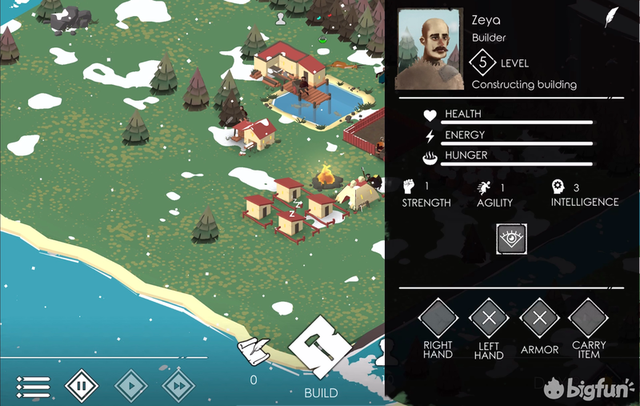The image size is (640, 406).
Task: Set game to normal play speed
Action: (x=131, y=385)
